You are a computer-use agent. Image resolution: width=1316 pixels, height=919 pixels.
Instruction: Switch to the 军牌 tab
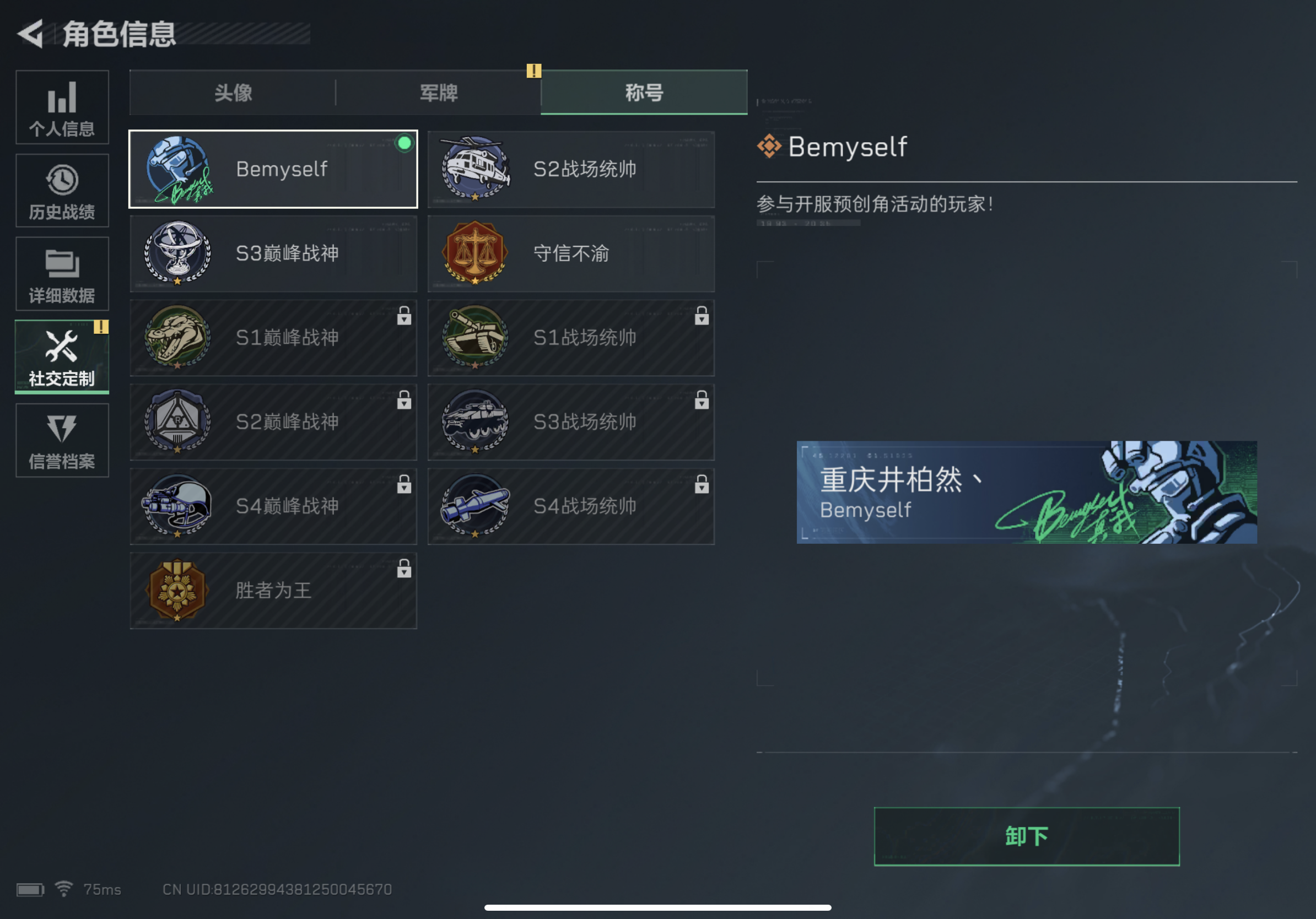(x=439, y=91)
